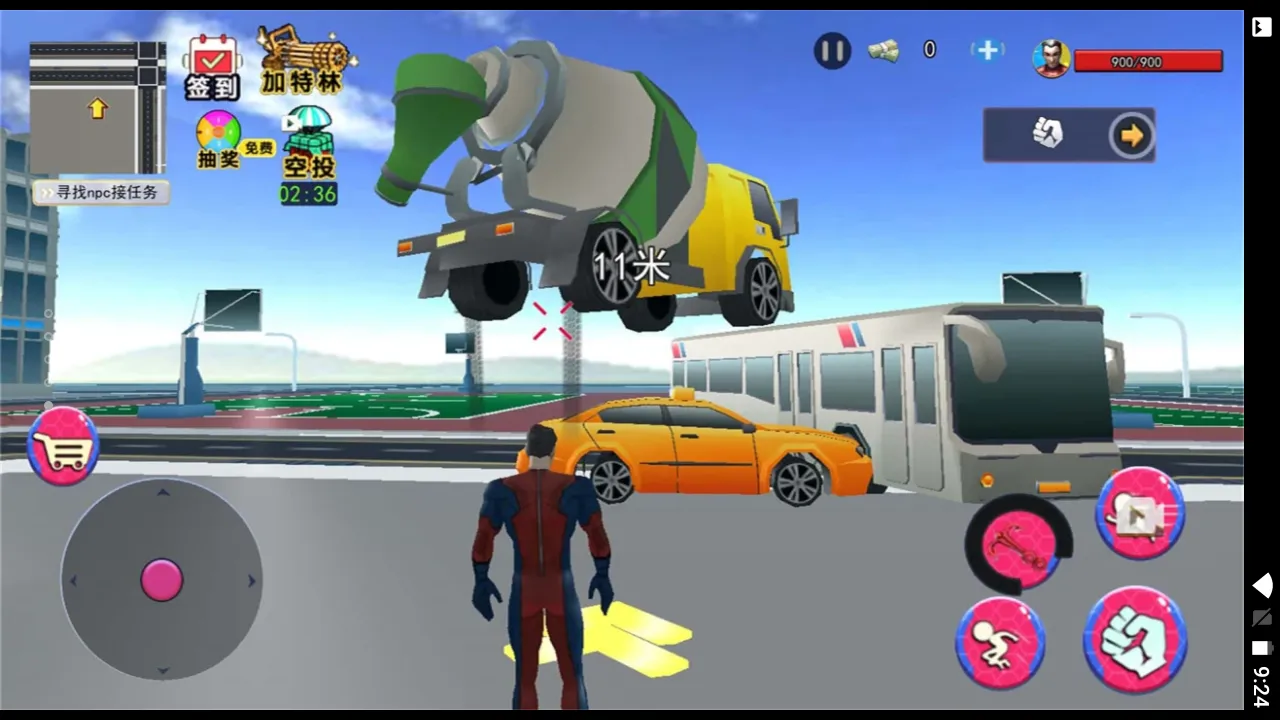The height and width of the screenshot is (720, 1280).
Task: Open the minimap in the corner
Action: click(97, 108)
